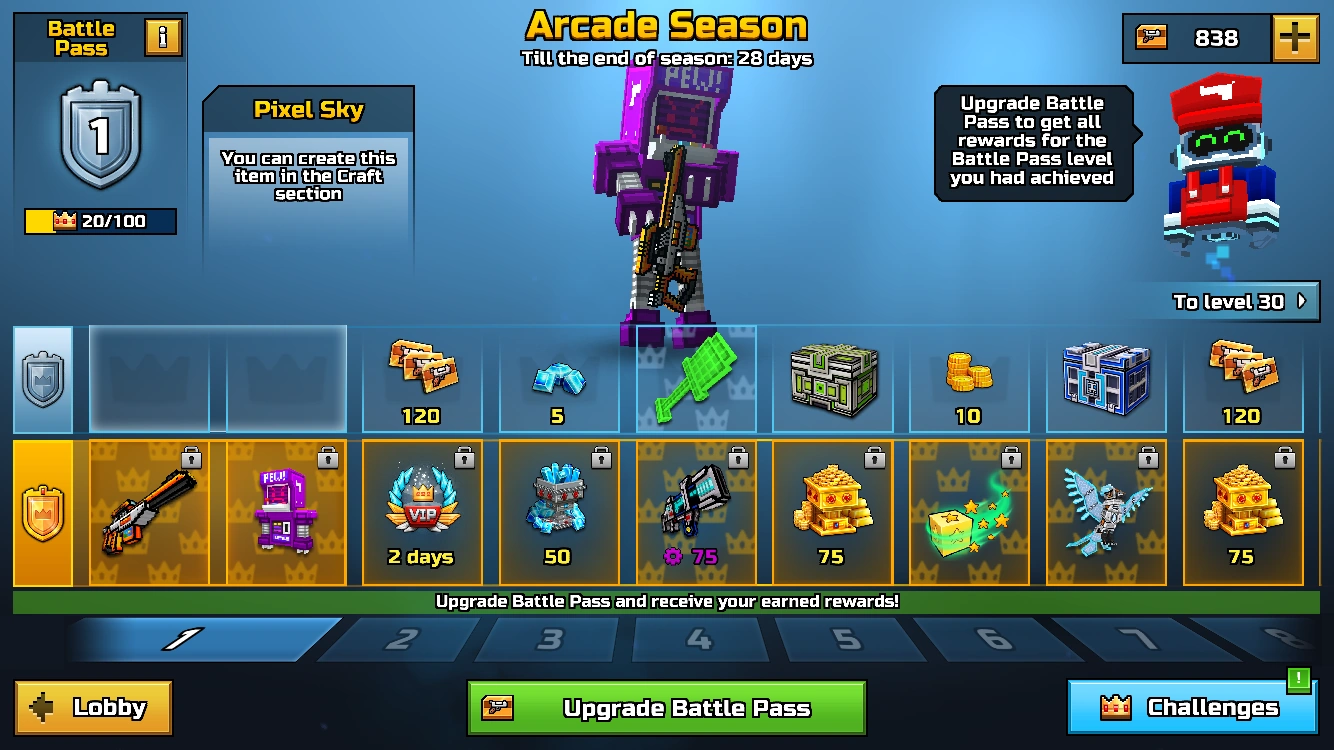Click the silver level 1 shield badge

pos(99,141)
